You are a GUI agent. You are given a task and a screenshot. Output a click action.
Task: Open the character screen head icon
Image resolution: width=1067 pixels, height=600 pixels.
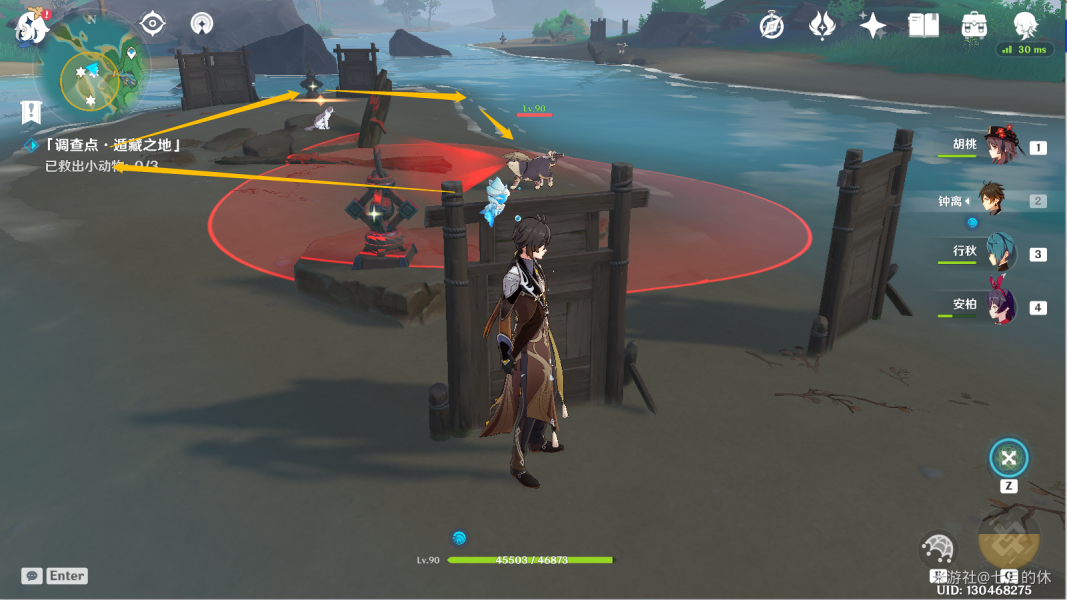point(1025,26)
